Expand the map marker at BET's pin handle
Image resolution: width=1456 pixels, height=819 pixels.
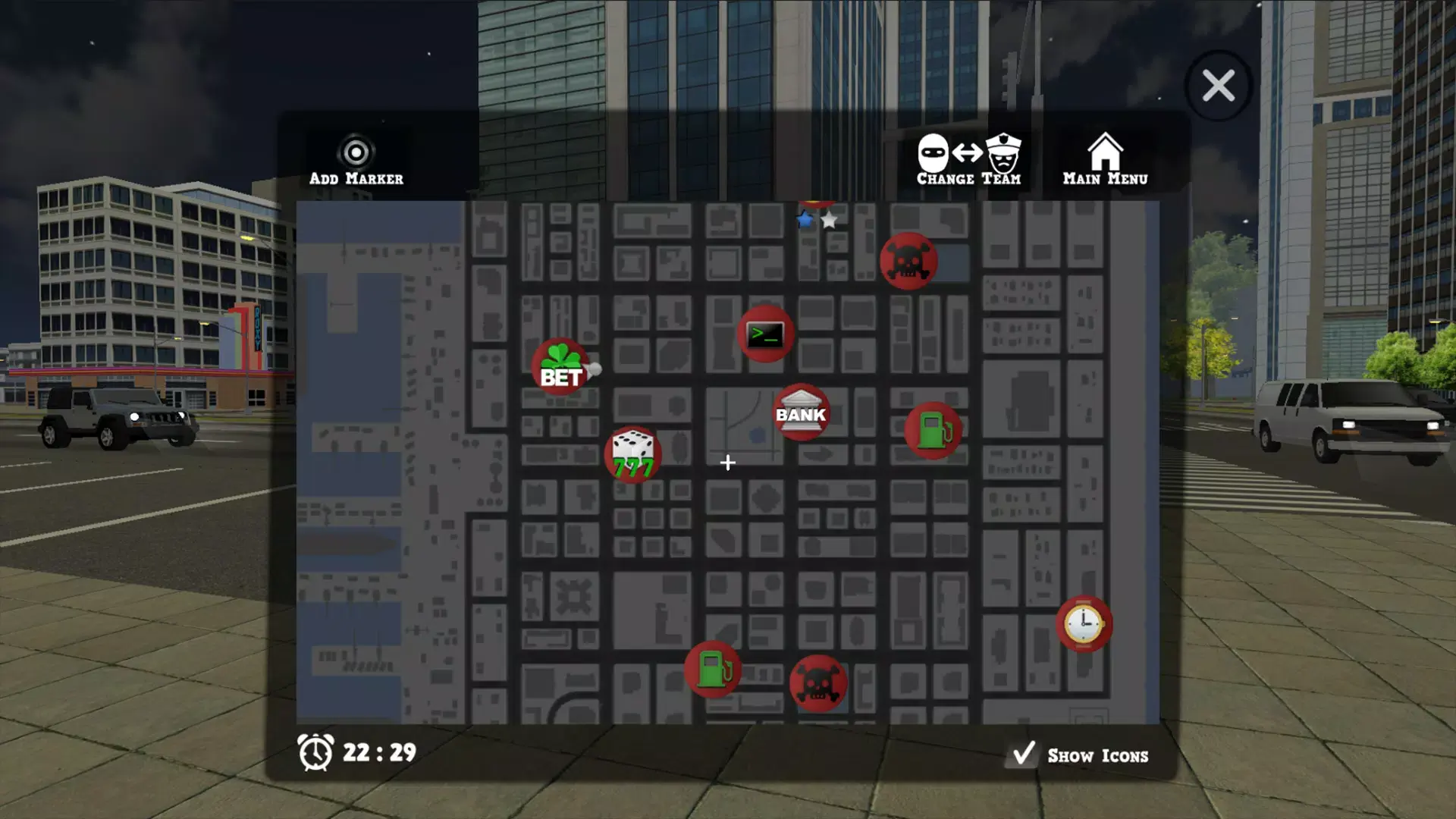click(596, 369)
